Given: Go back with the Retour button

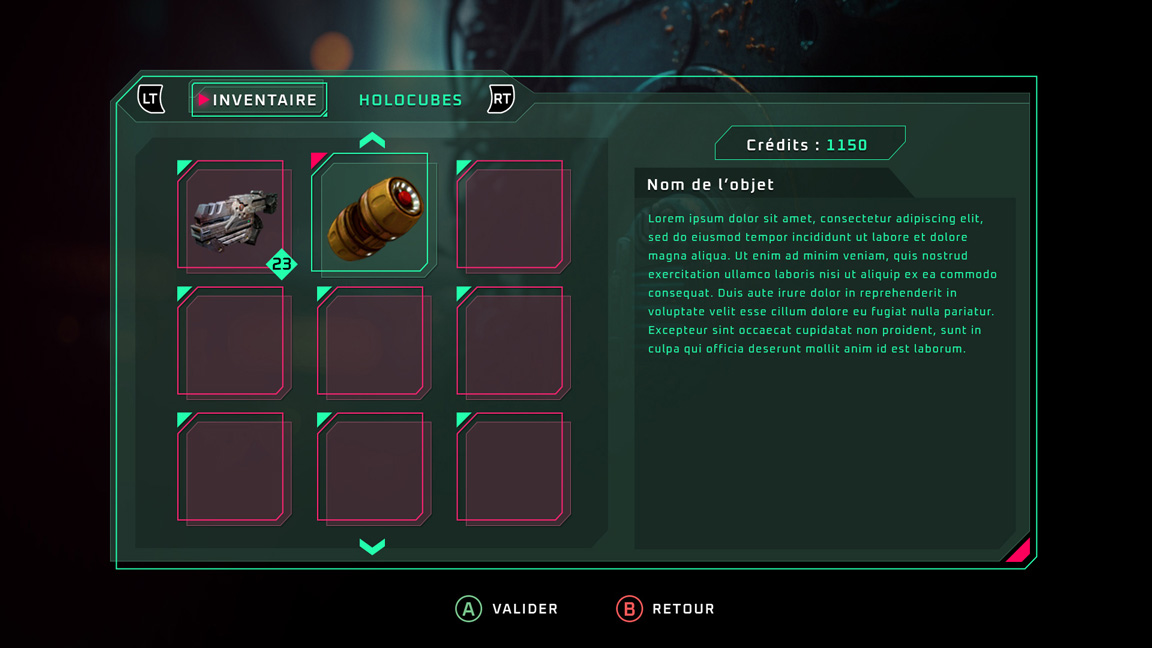Looking at the screenshot, I should pos(666,608).
